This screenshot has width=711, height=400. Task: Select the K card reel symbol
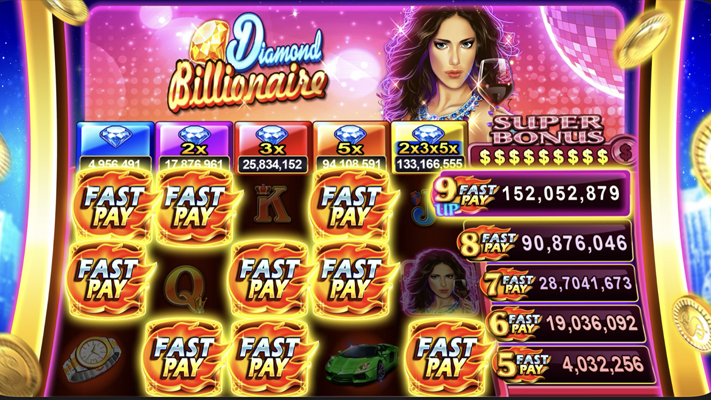pos(270,205)
